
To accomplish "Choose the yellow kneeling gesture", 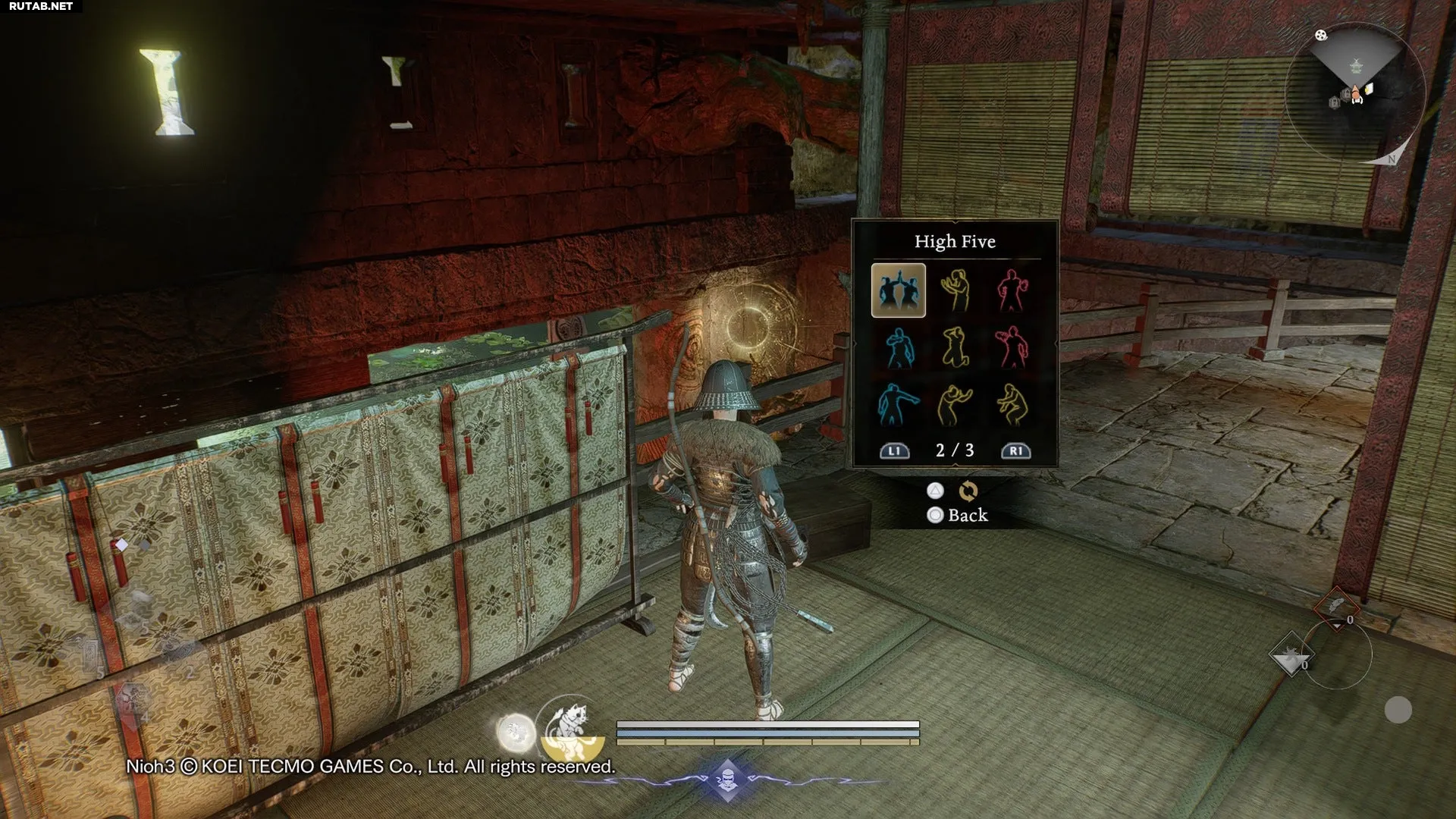I will (955, 347).
